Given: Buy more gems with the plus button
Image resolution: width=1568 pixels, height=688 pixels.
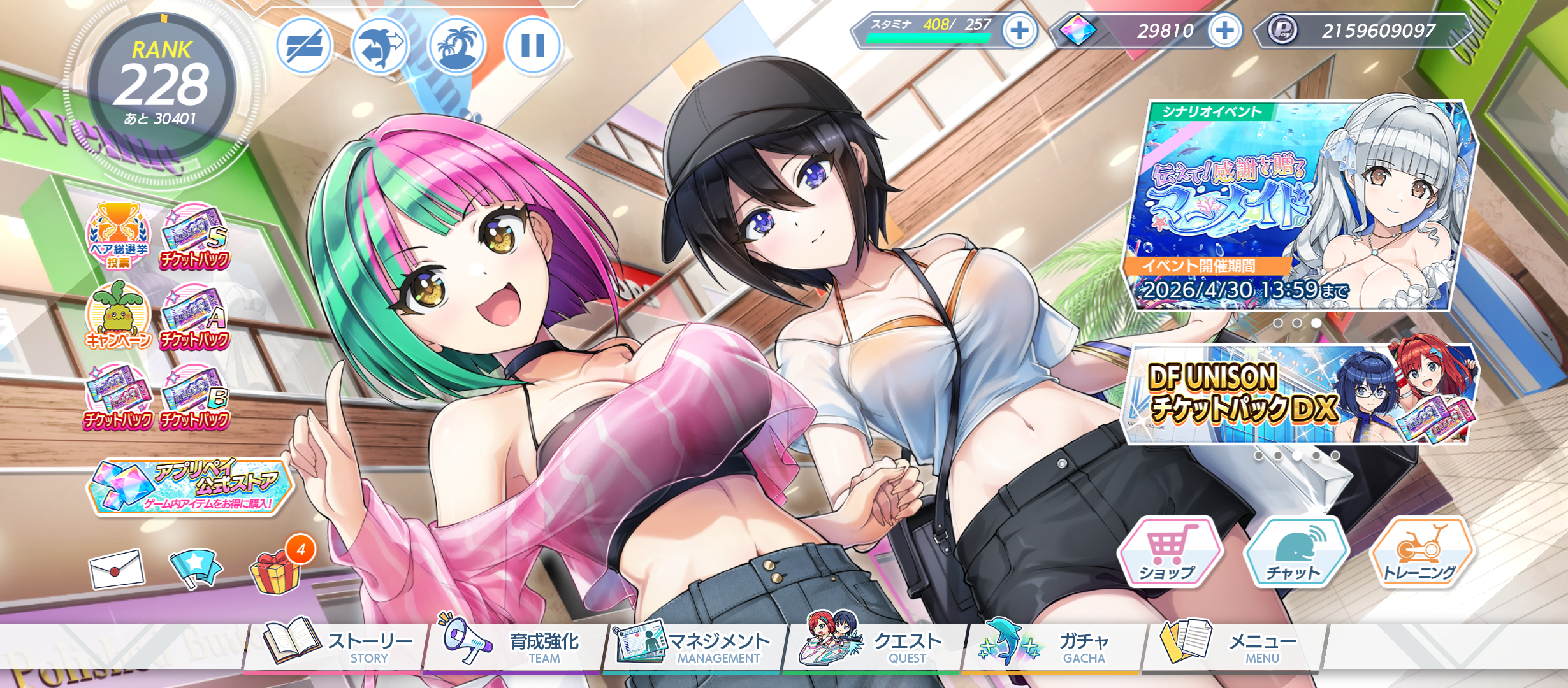Looking at the screenshot, I should pos(1224,30).
